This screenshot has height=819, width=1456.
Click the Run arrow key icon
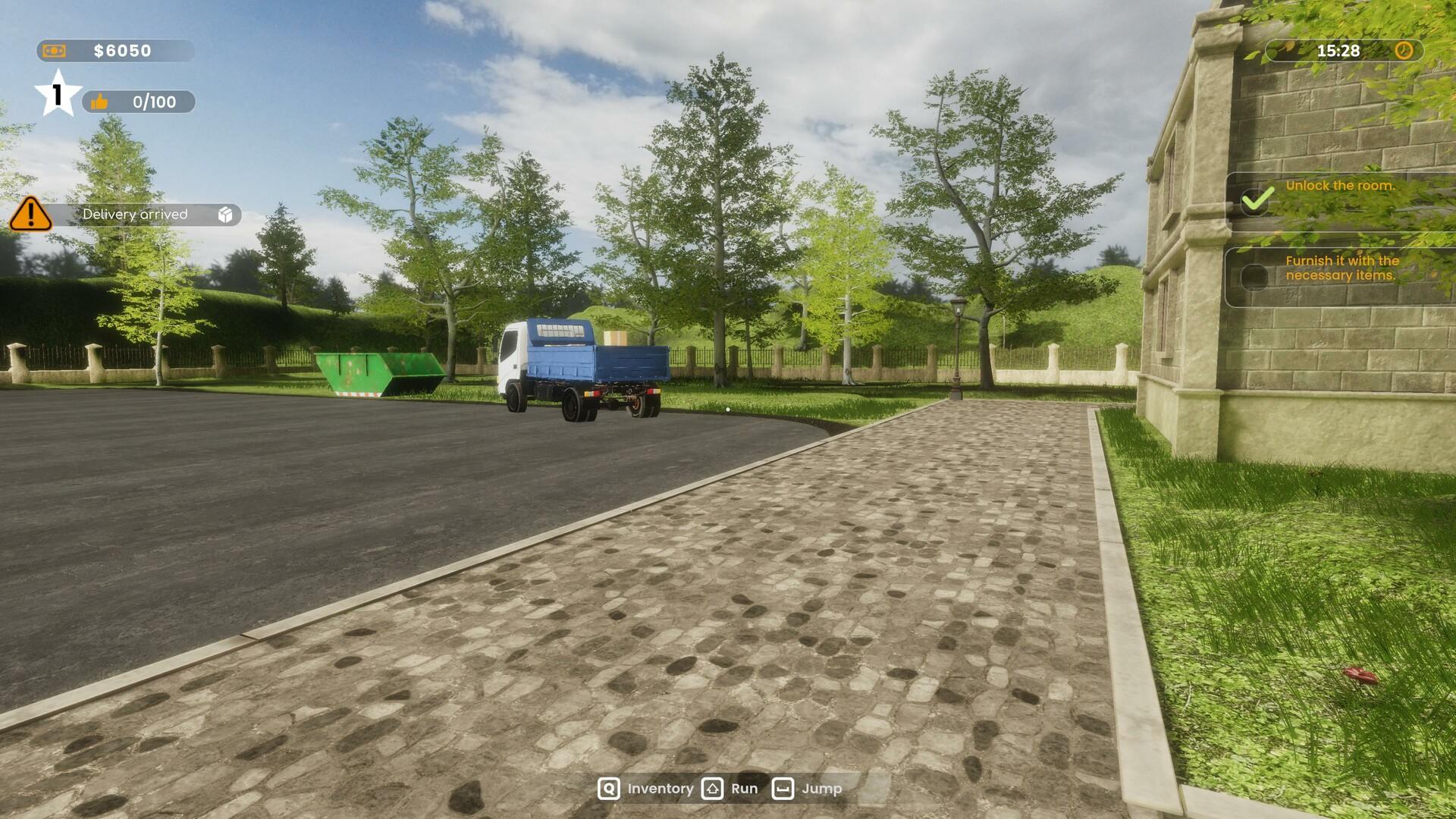(x=711, y=789)
